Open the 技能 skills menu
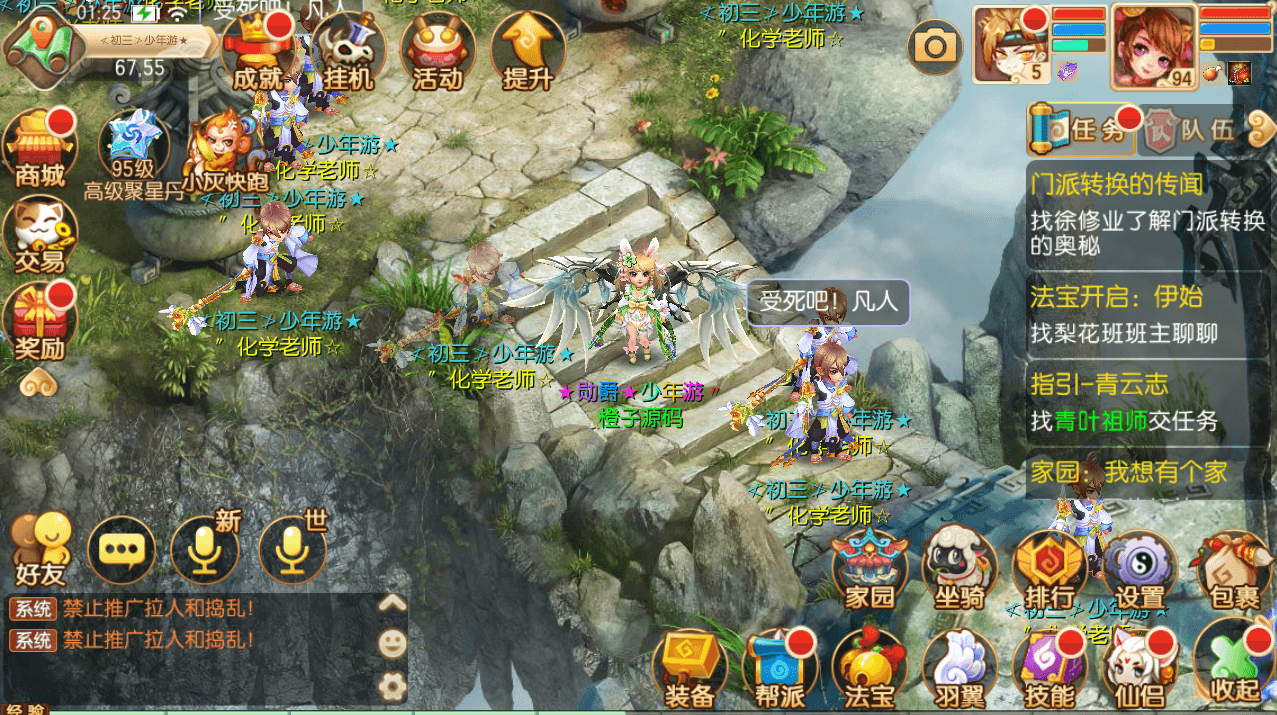Screen dimensions: 1277x715 [x=1049, y=668]
